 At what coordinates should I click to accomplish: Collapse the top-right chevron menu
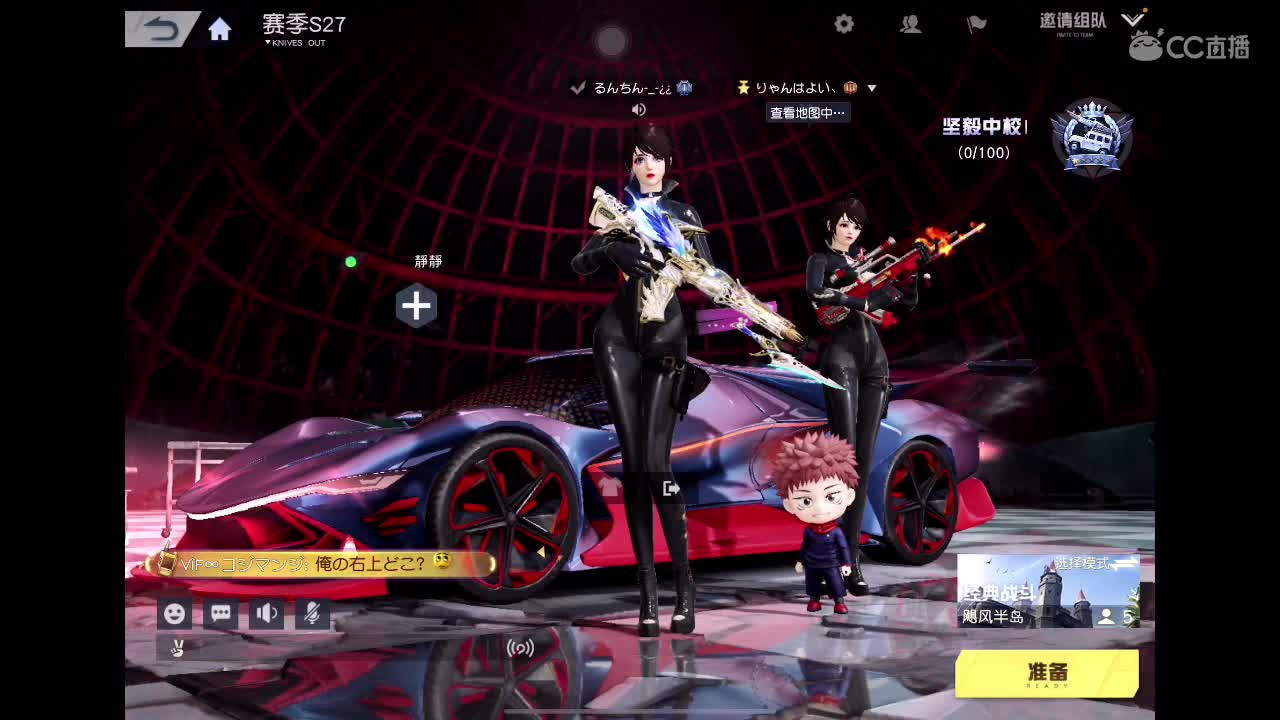(x=1132, y=17)
